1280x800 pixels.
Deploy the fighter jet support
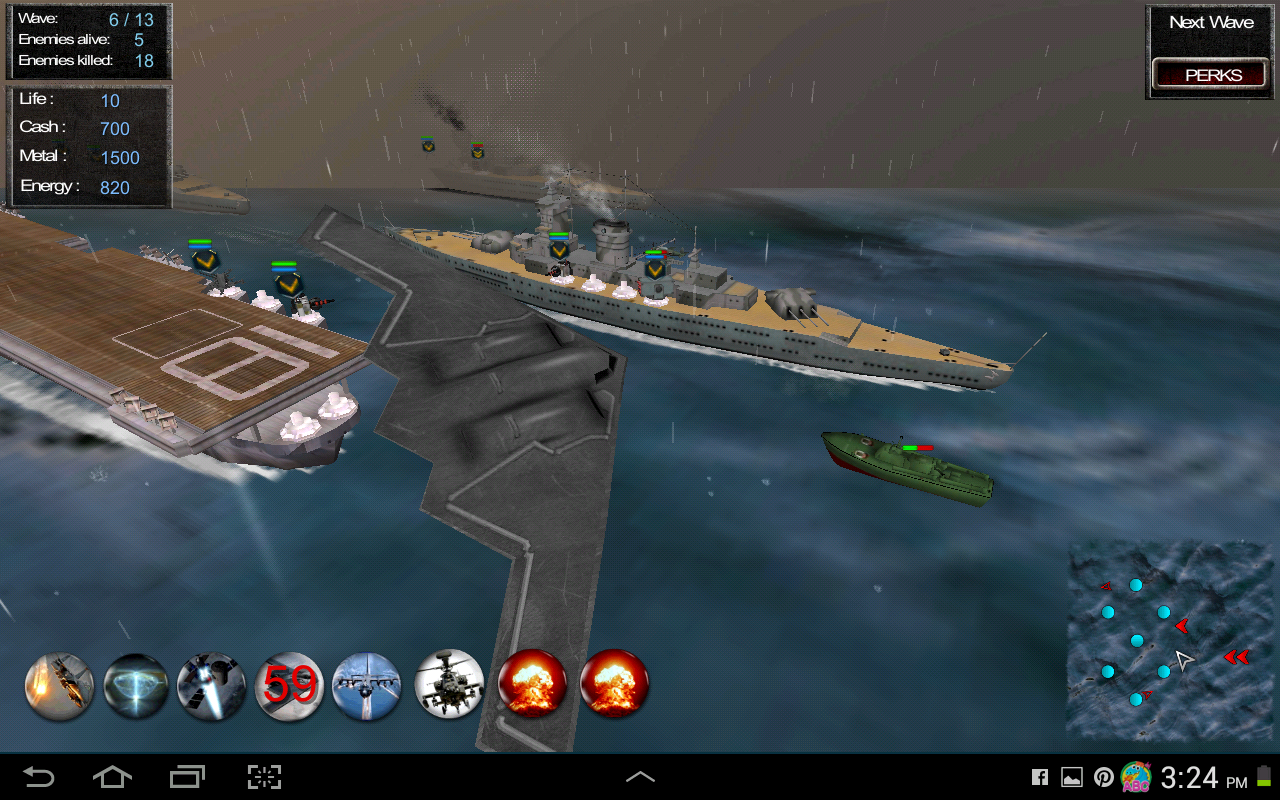(366, 686)
